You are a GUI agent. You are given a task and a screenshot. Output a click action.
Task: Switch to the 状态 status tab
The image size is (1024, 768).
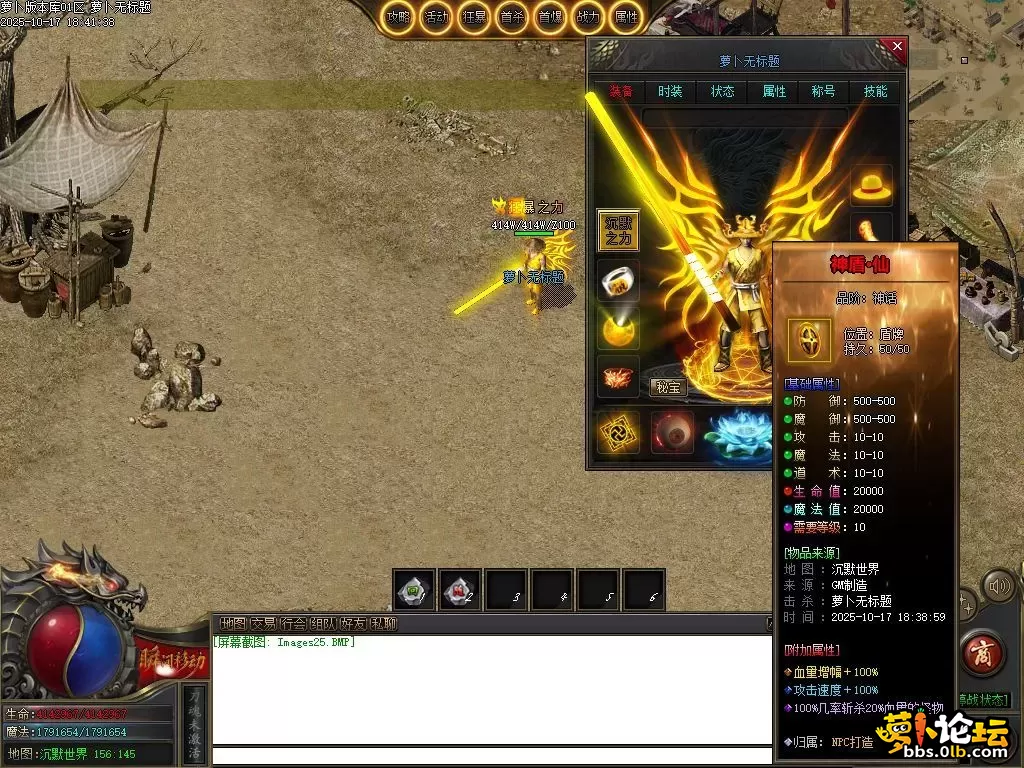(x=722, y=91)
